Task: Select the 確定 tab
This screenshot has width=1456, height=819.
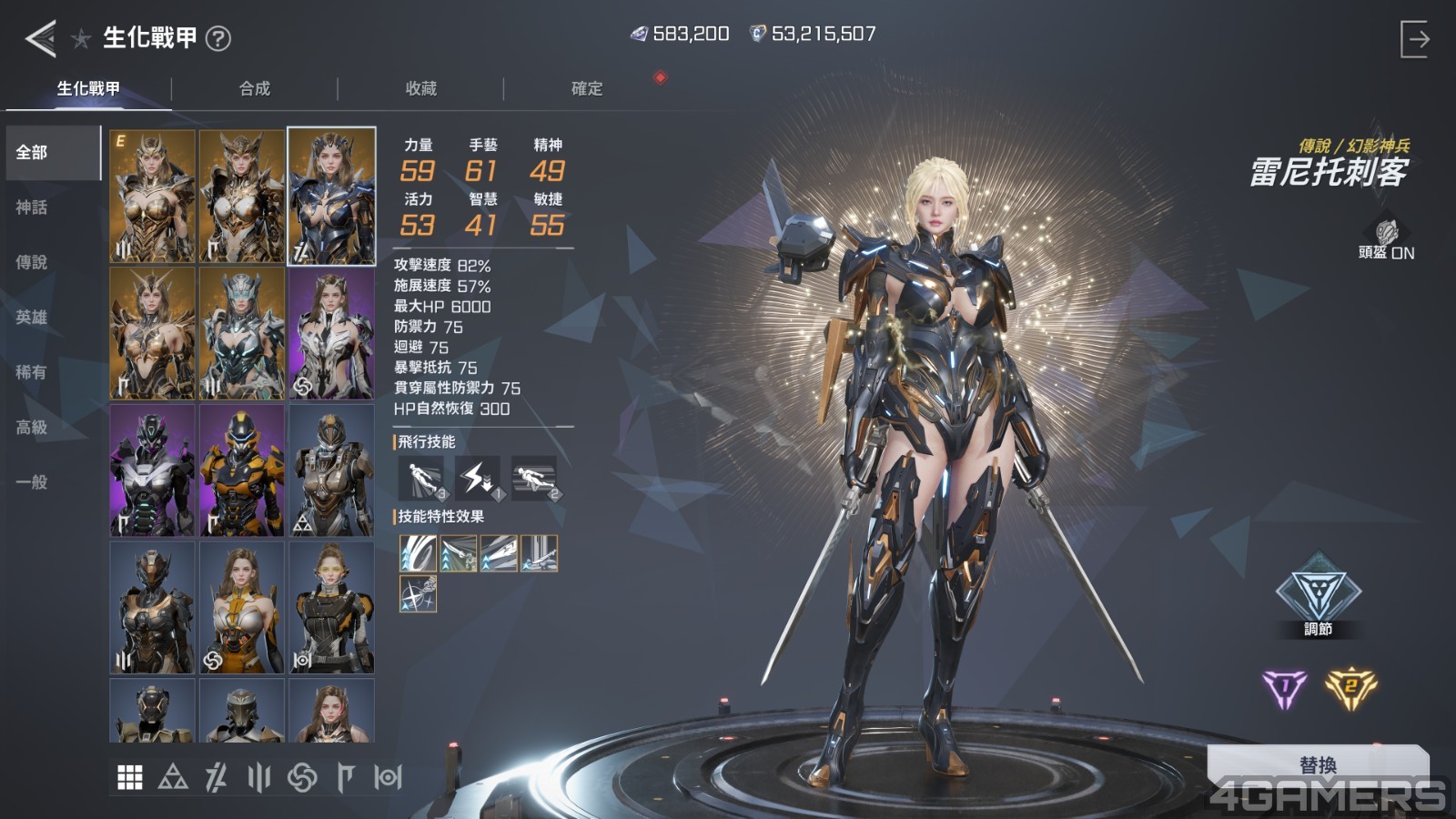Action: (586, 88)
